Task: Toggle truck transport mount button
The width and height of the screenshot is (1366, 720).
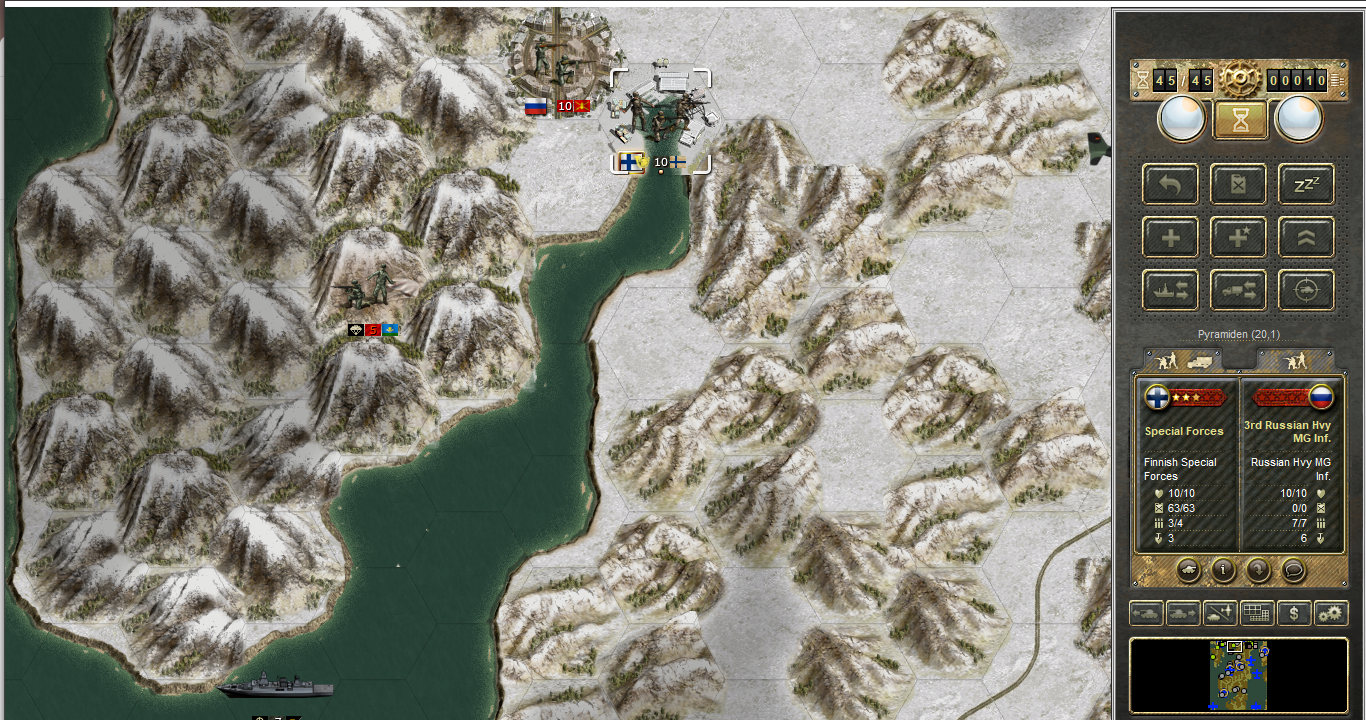Action: pyautogui.click(x=1239, y=290)
